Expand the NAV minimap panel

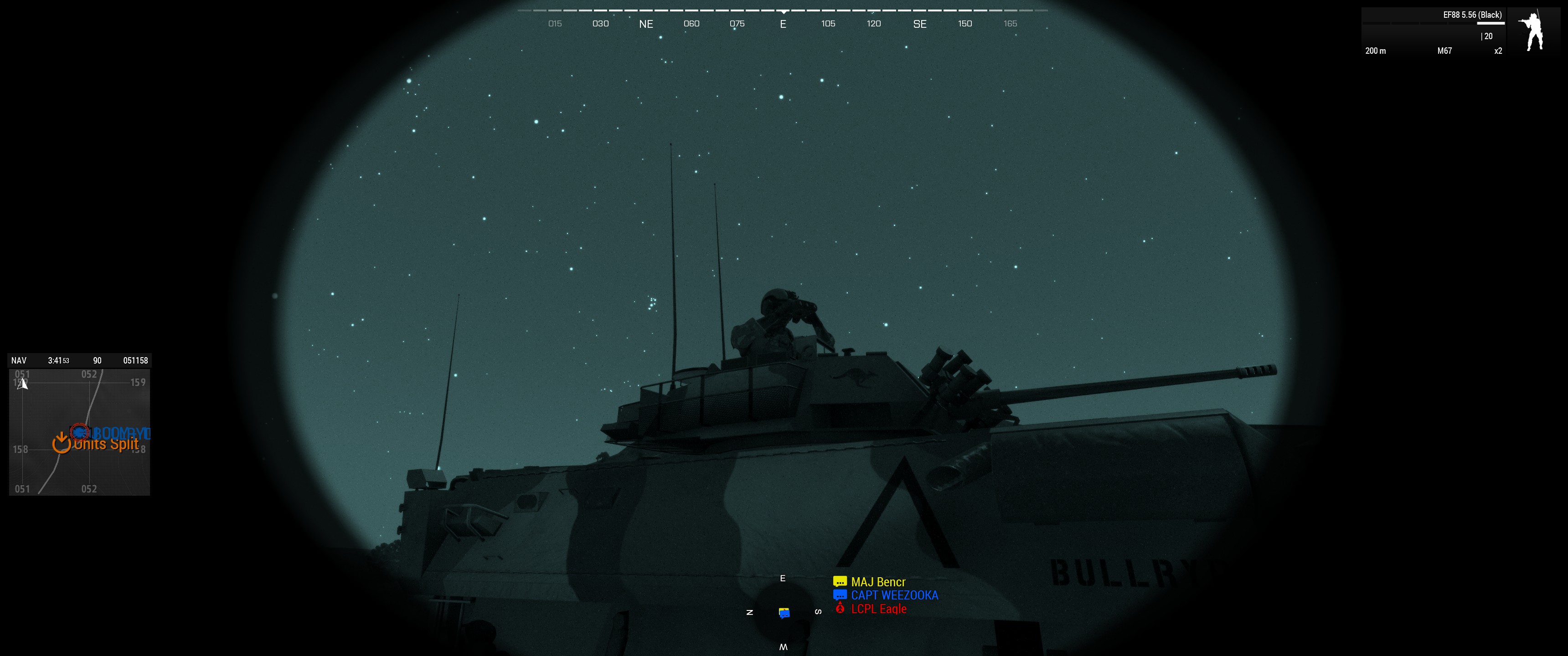[18, 359]
